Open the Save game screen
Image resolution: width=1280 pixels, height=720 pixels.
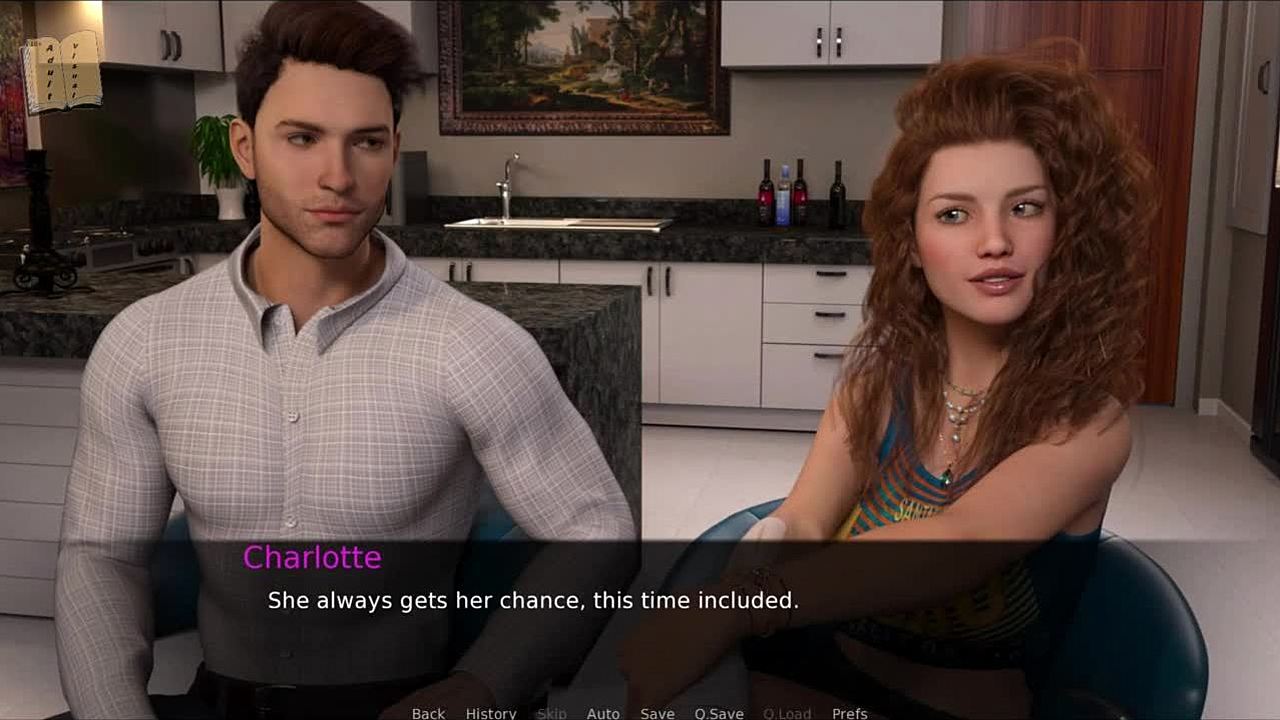tap(657, 713)
